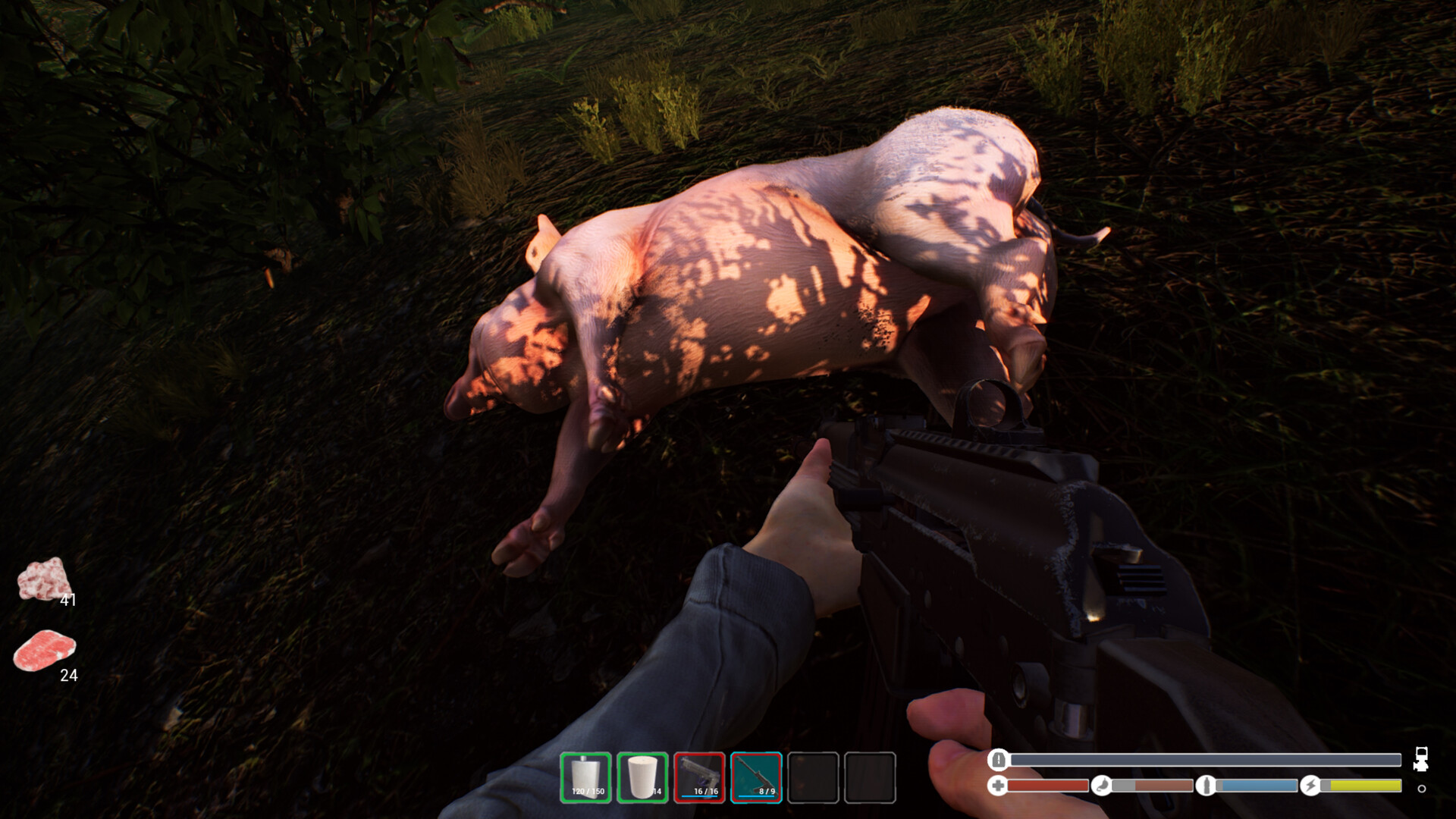1456x819 pixels.
Task: Click the animal fat loot icon
Action: 44,580
